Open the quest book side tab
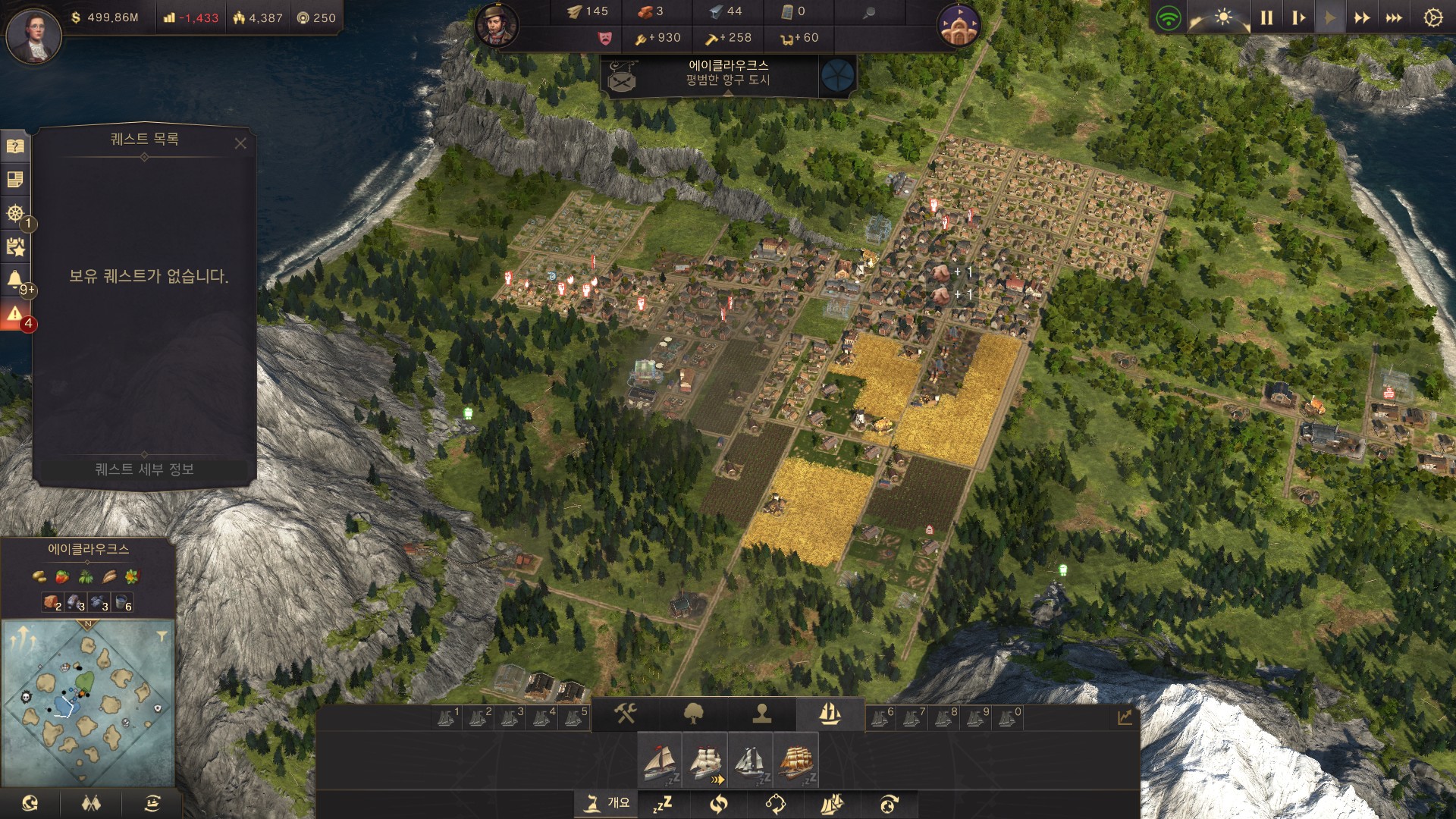Viewport: 1456px width, 819px height. [15, 146]
